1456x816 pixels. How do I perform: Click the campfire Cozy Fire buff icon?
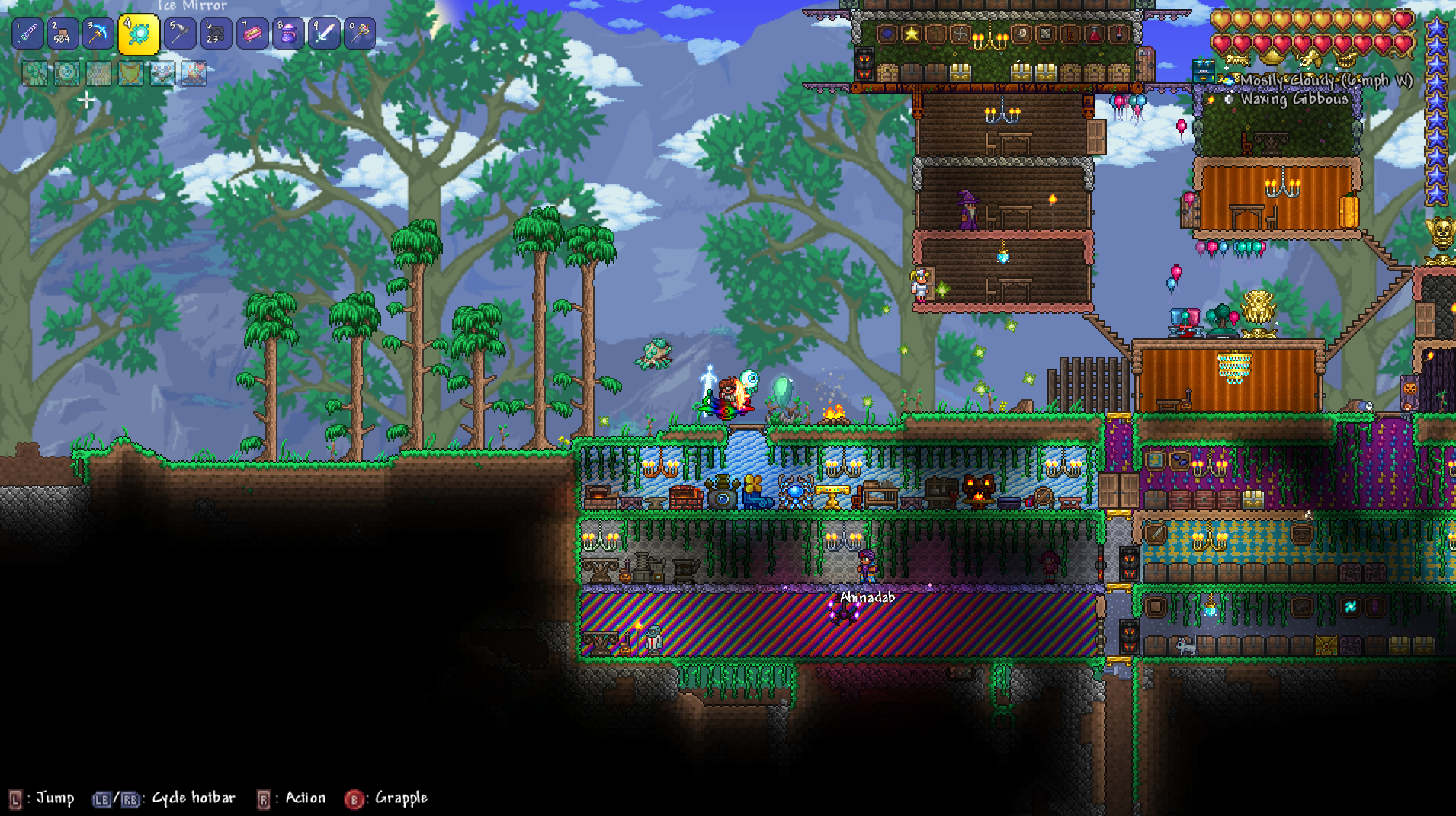tap(194, 73)
